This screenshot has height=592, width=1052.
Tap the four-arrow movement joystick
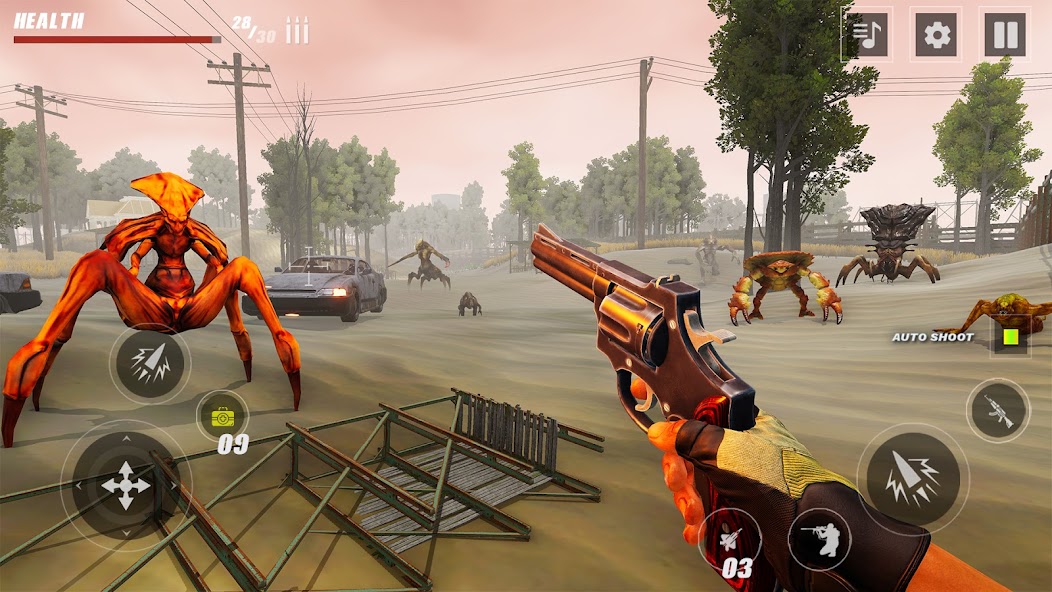126,486
